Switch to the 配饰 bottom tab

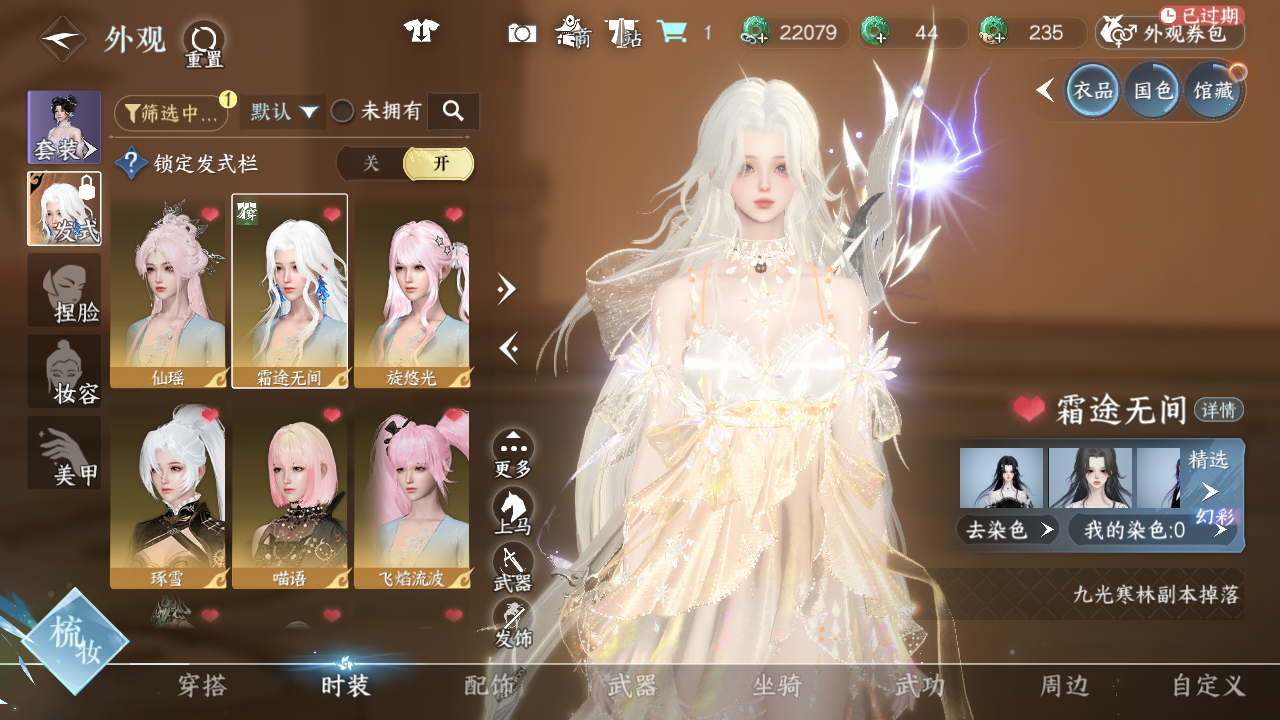(x=490, y=685)
